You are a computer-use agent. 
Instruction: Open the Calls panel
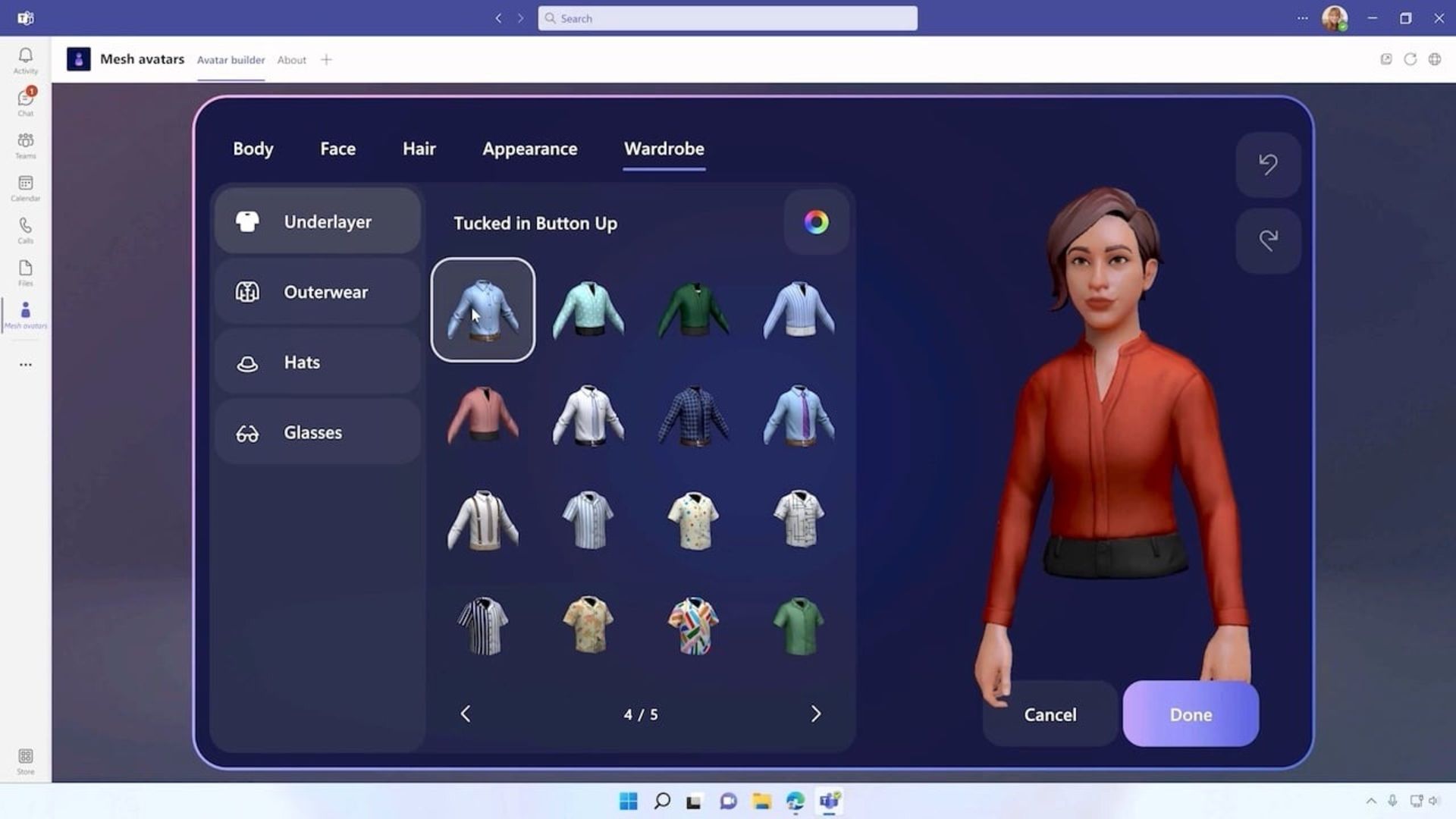(x=25, y=230)
